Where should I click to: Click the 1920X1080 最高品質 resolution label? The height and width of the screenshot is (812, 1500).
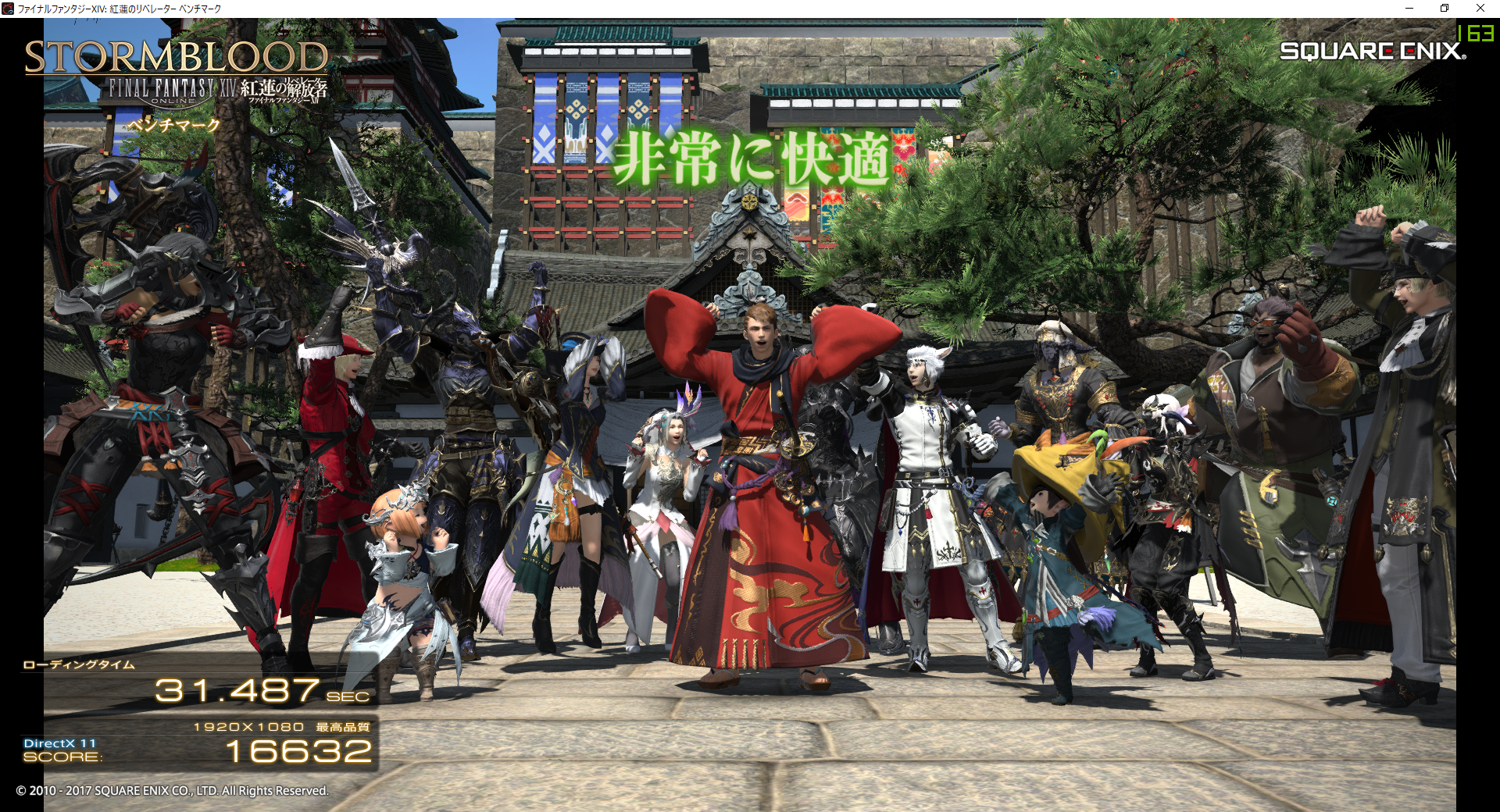click(x=283, y=726)
